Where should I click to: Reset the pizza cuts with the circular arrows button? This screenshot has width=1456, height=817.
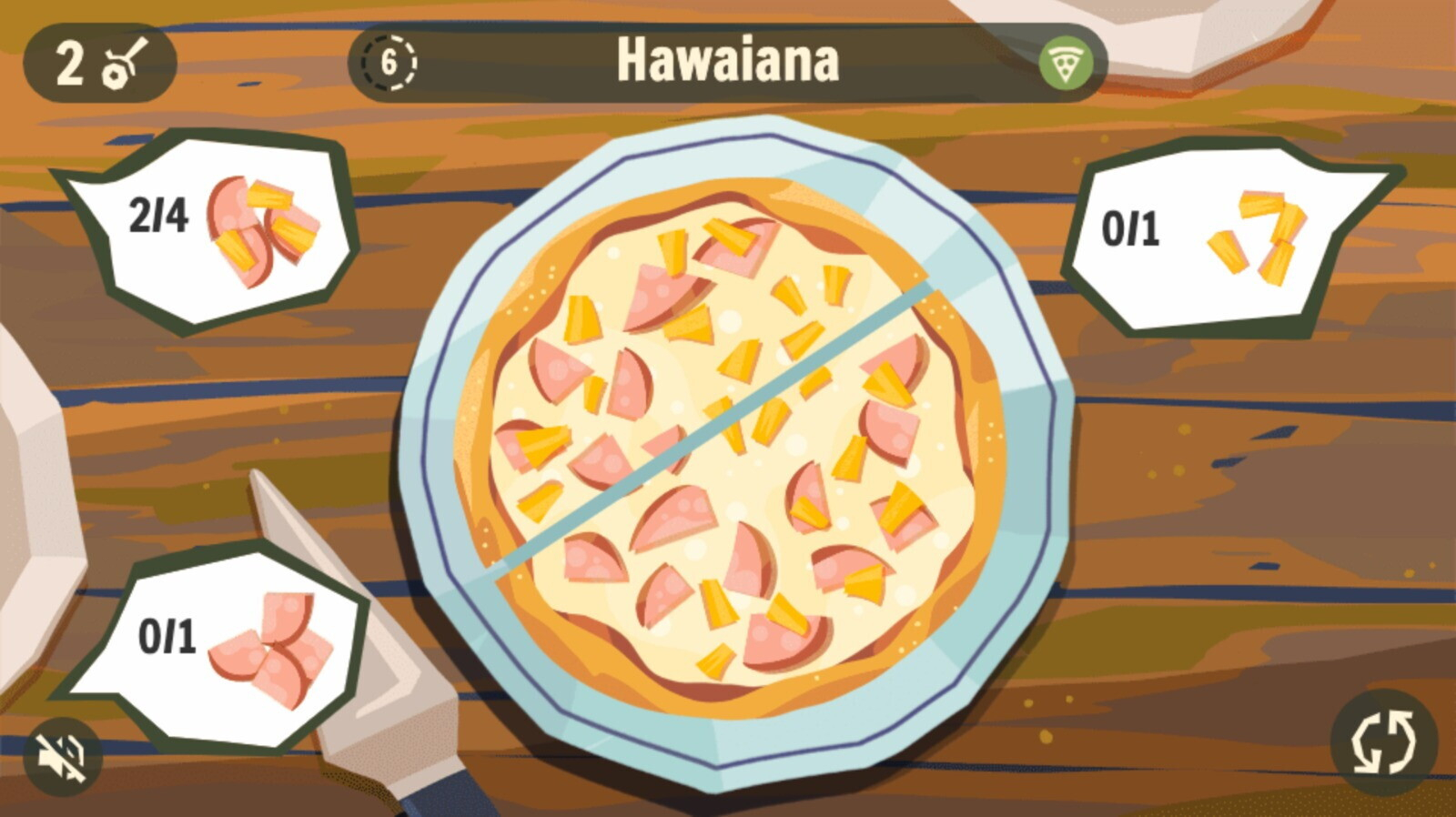[x=1383, y=742]
